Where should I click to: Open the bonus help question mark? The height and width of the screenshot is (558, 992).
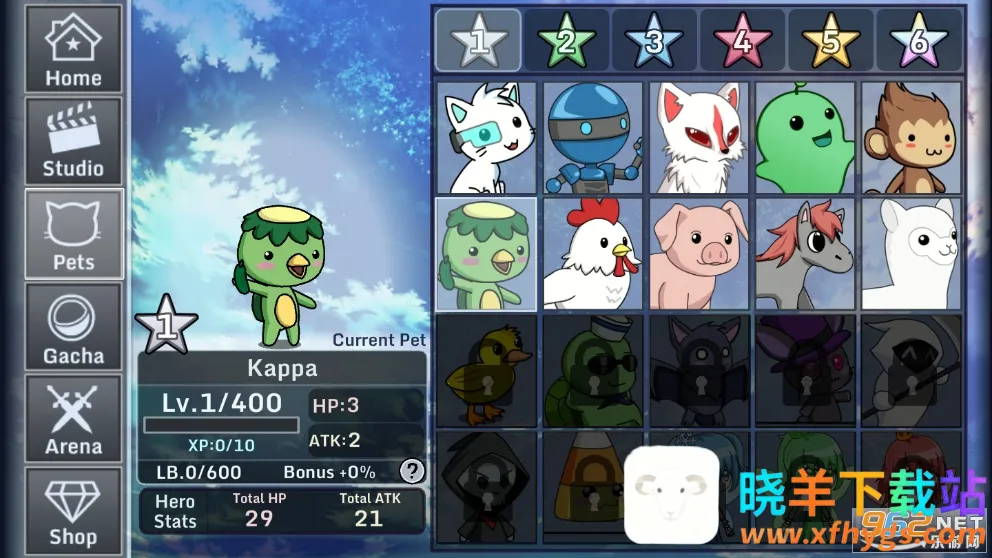pos(411,471)
